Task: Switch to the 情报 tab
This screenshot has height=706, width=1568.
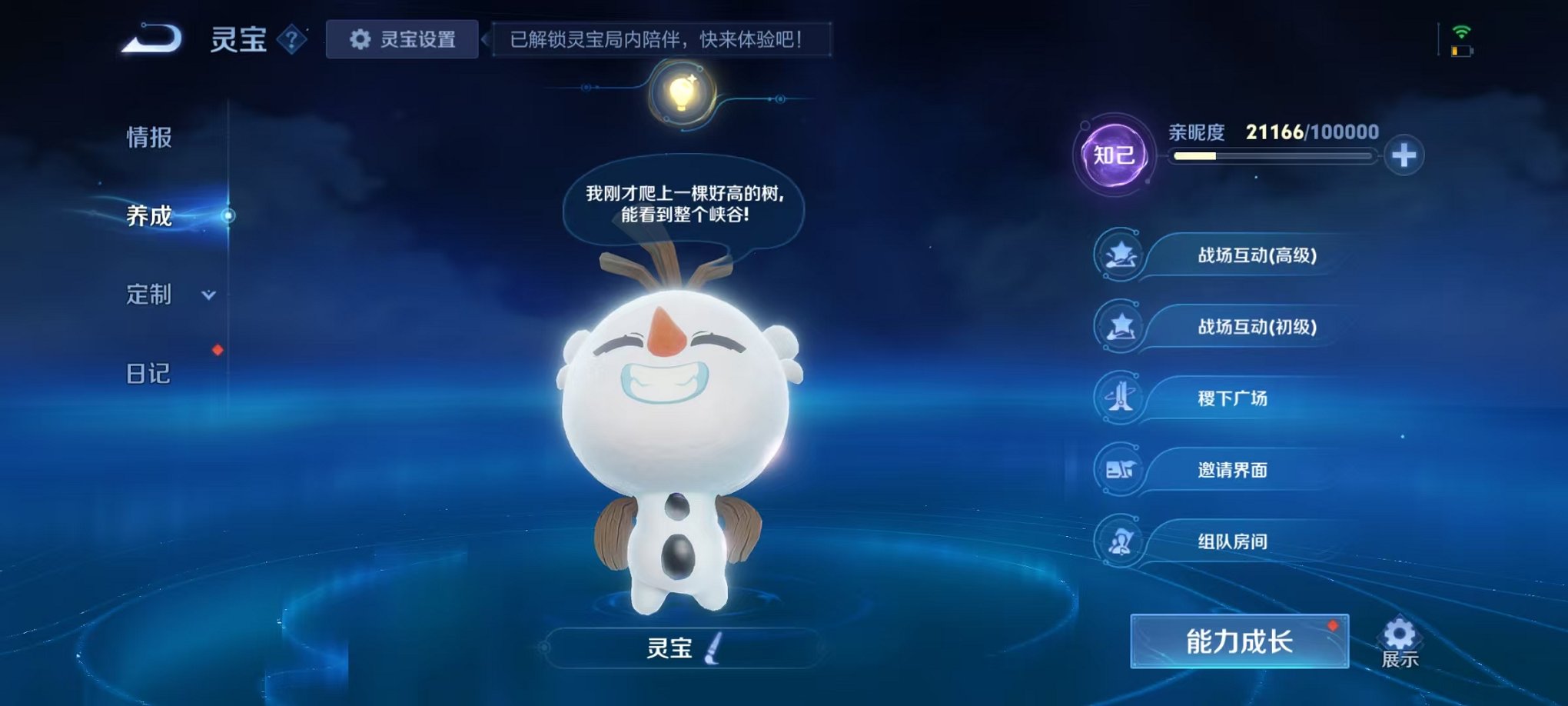Action: tap(148, 138)
